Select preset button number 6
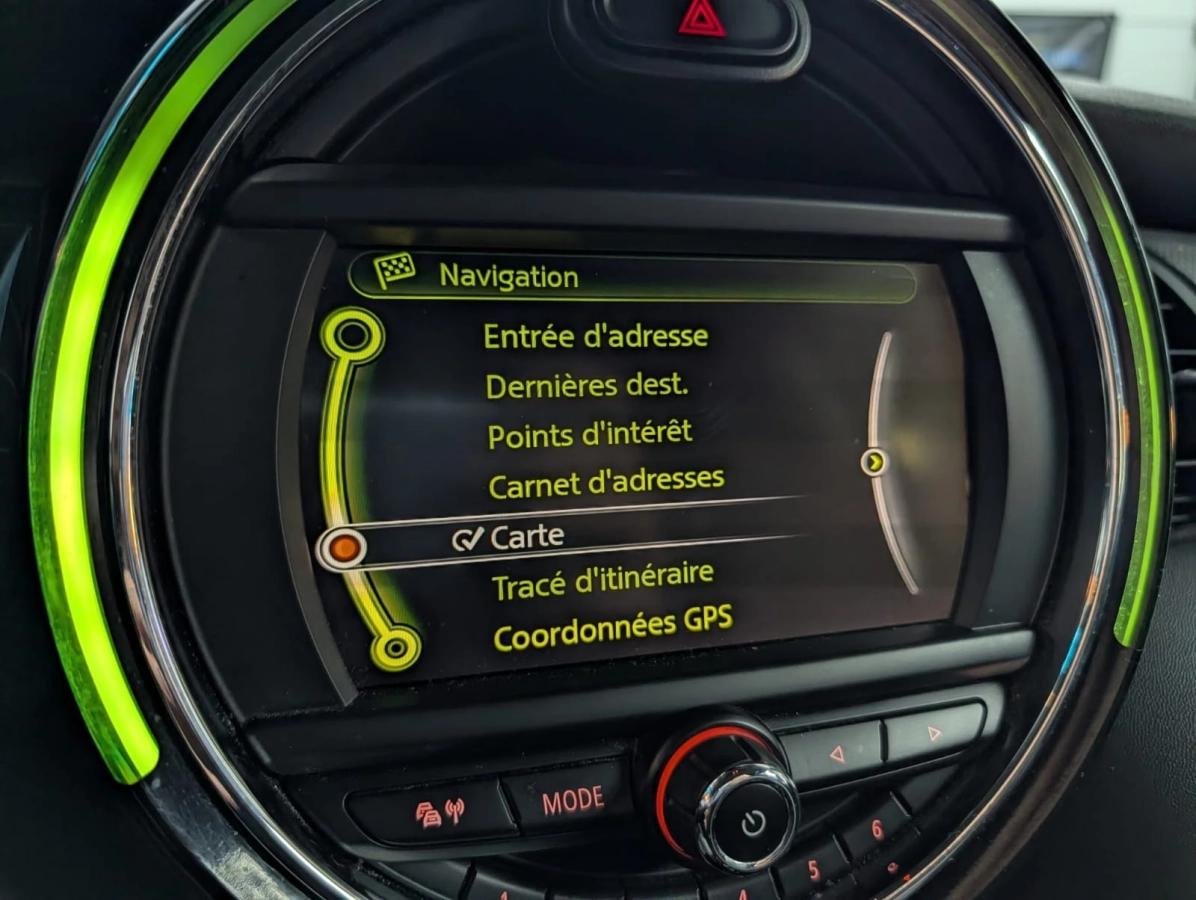 click(x=876, y=830)
